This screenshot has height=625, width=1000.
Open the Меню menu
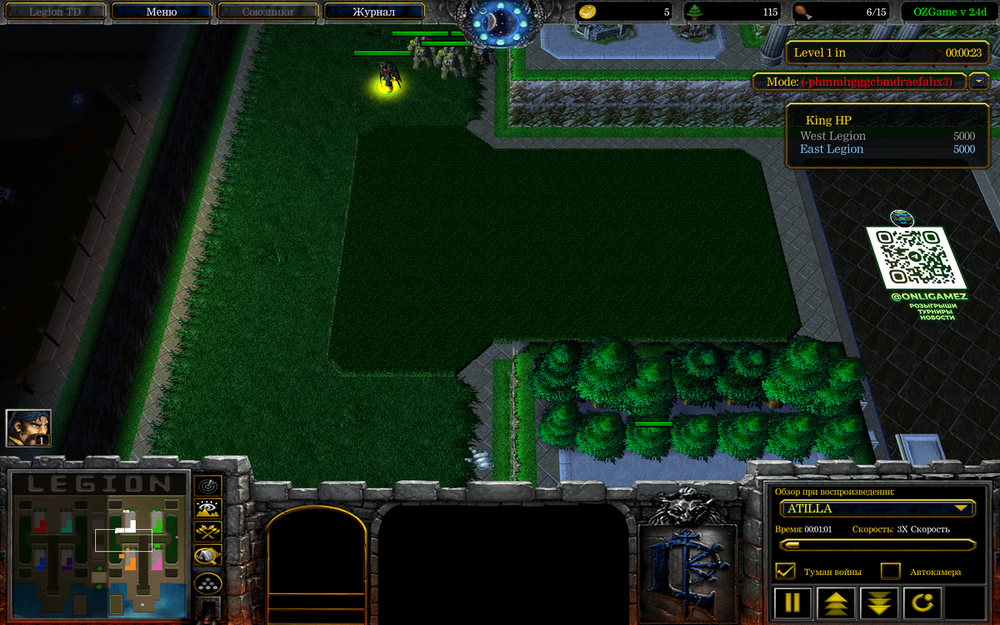(x=161, y=12)
